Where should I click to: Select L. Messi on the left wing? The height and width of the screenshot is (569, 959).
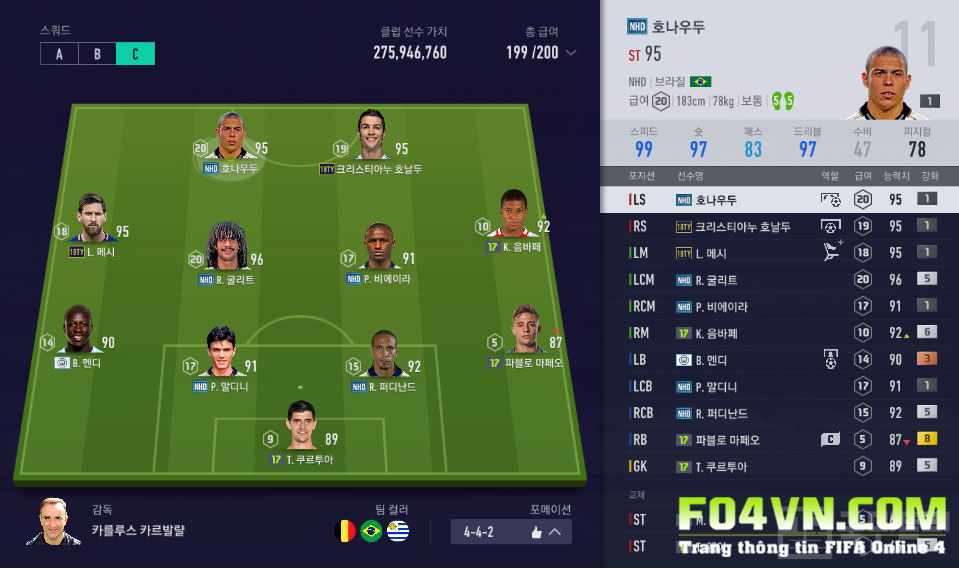click(91, 221)
